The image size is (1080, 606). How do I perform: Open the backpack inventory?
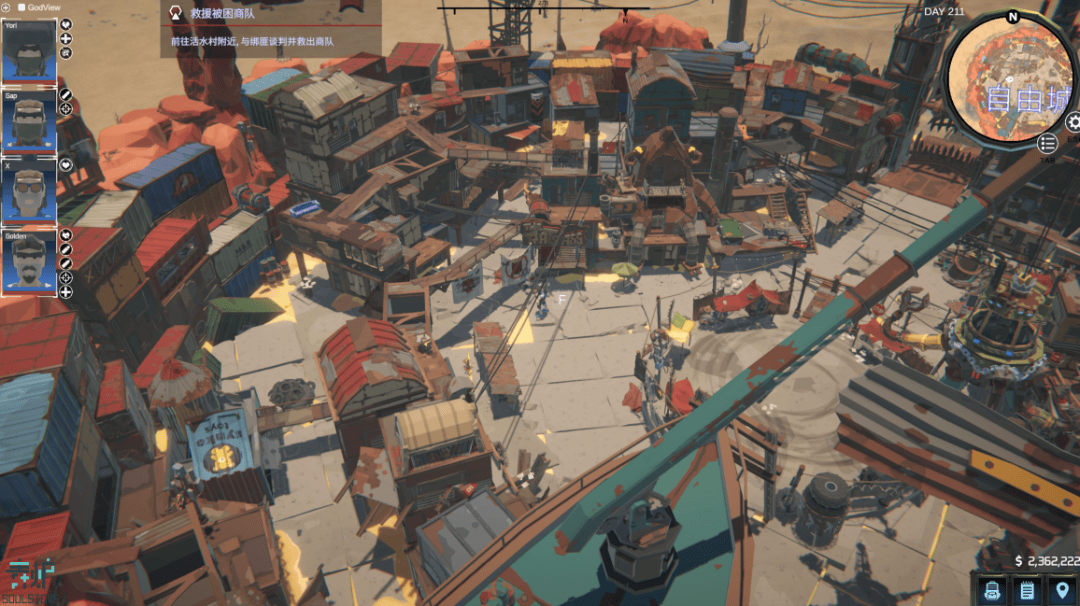point(993,590)
